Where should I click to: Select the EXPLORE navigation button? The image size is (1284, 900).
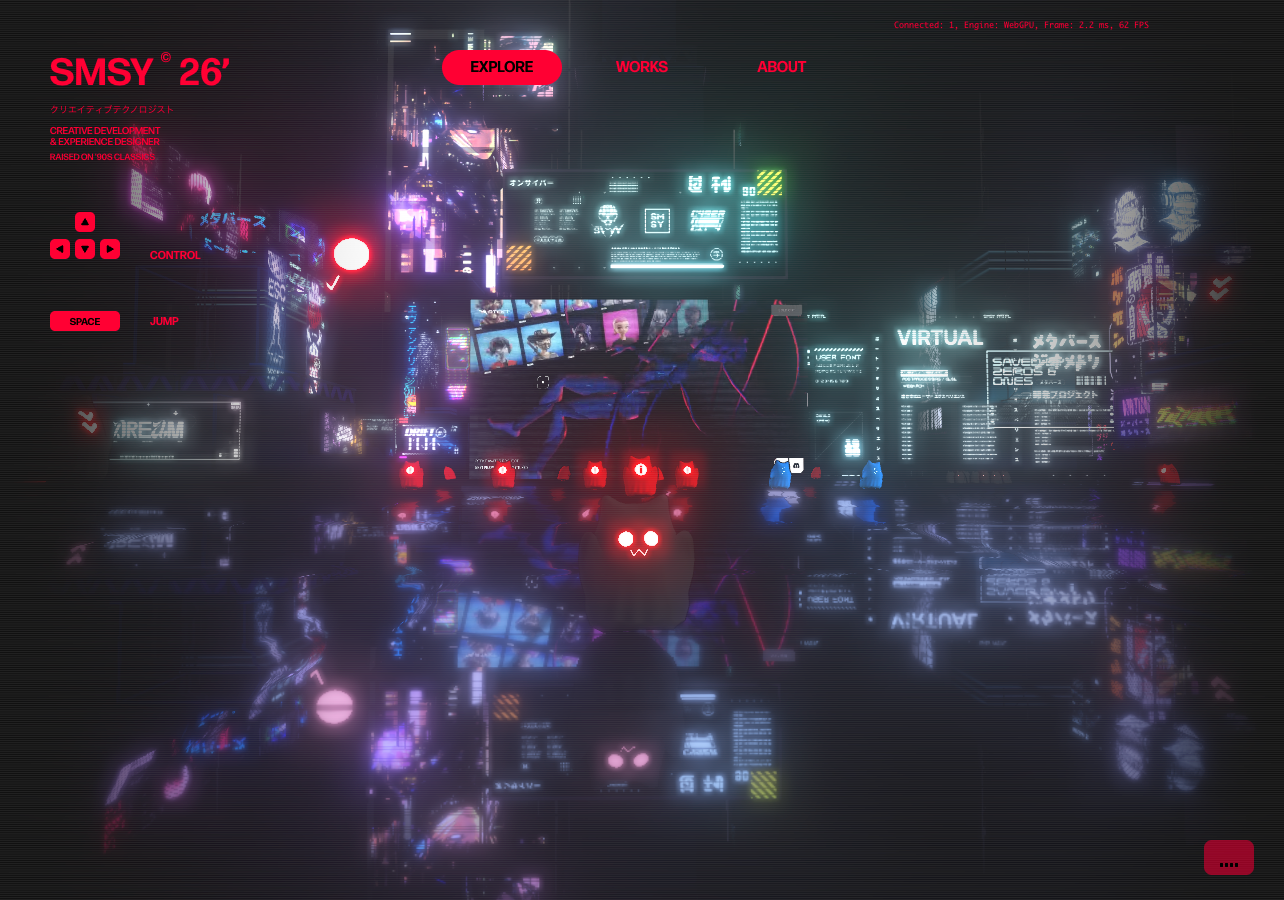(x=501, y=67)
